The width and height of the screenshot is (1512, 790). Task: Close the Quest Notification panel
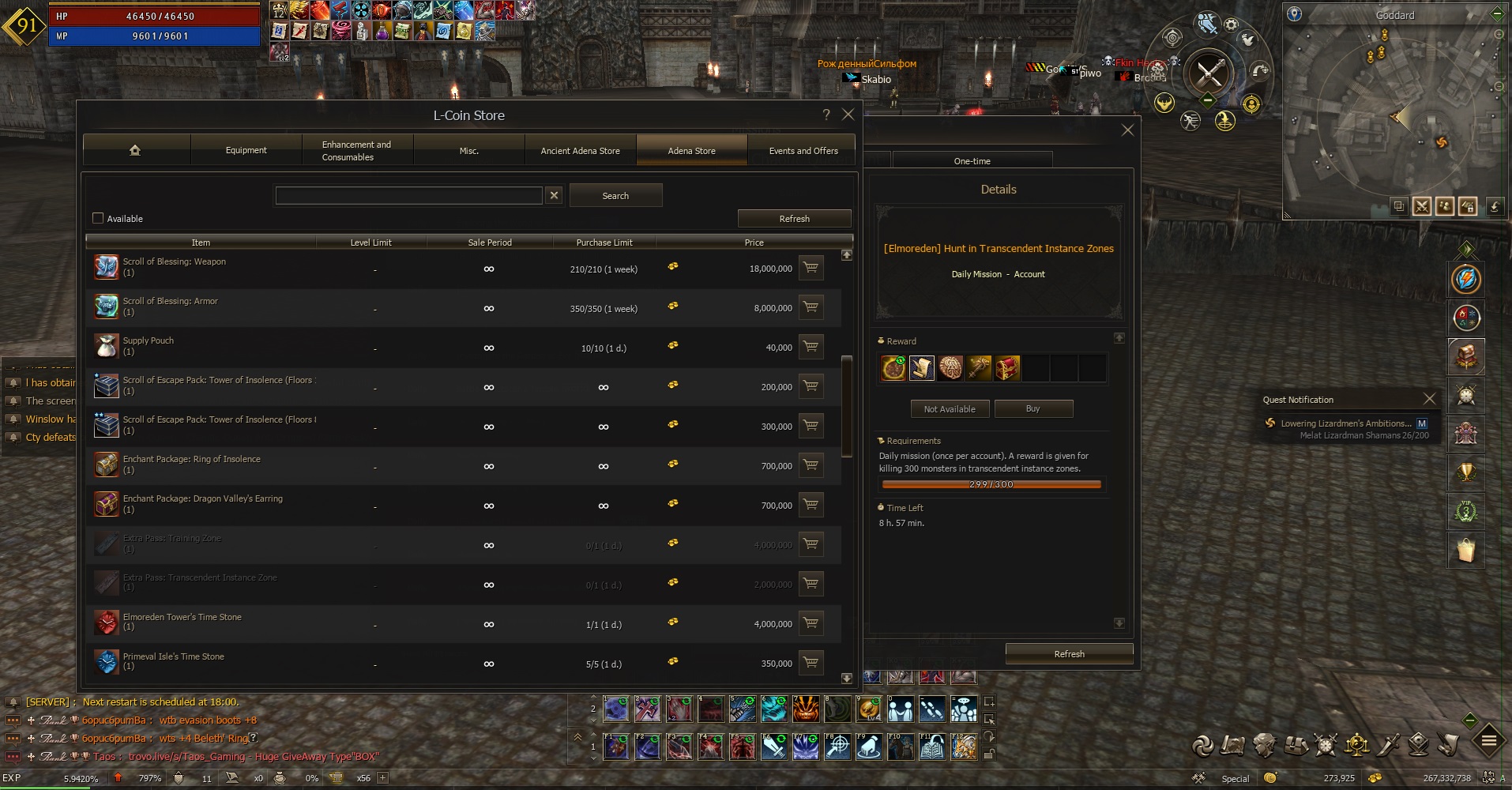click(x=1428, y=399)
